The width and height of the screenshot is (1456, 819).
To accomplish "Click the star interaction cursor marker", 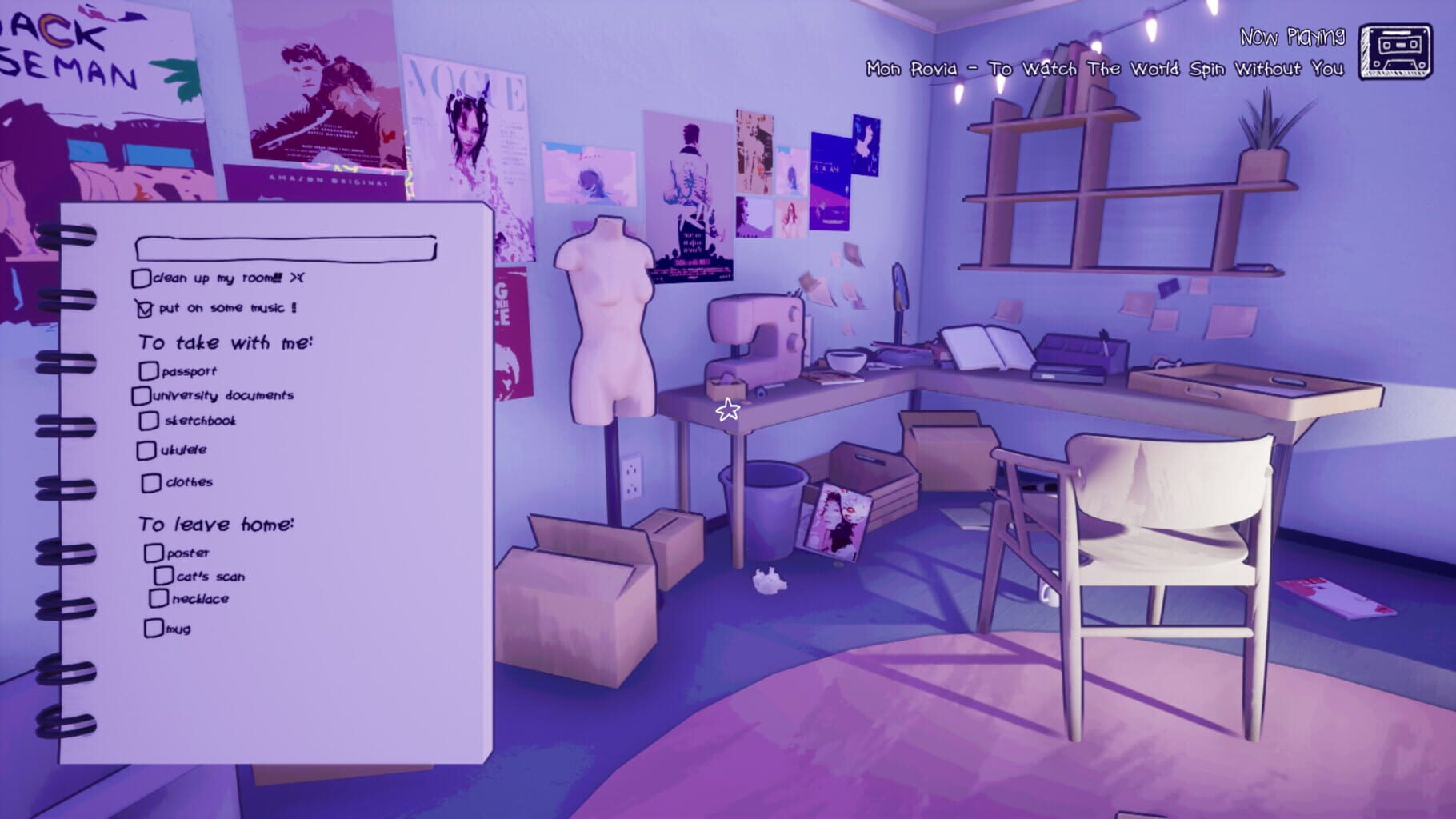I will click(x=726, y=408).
